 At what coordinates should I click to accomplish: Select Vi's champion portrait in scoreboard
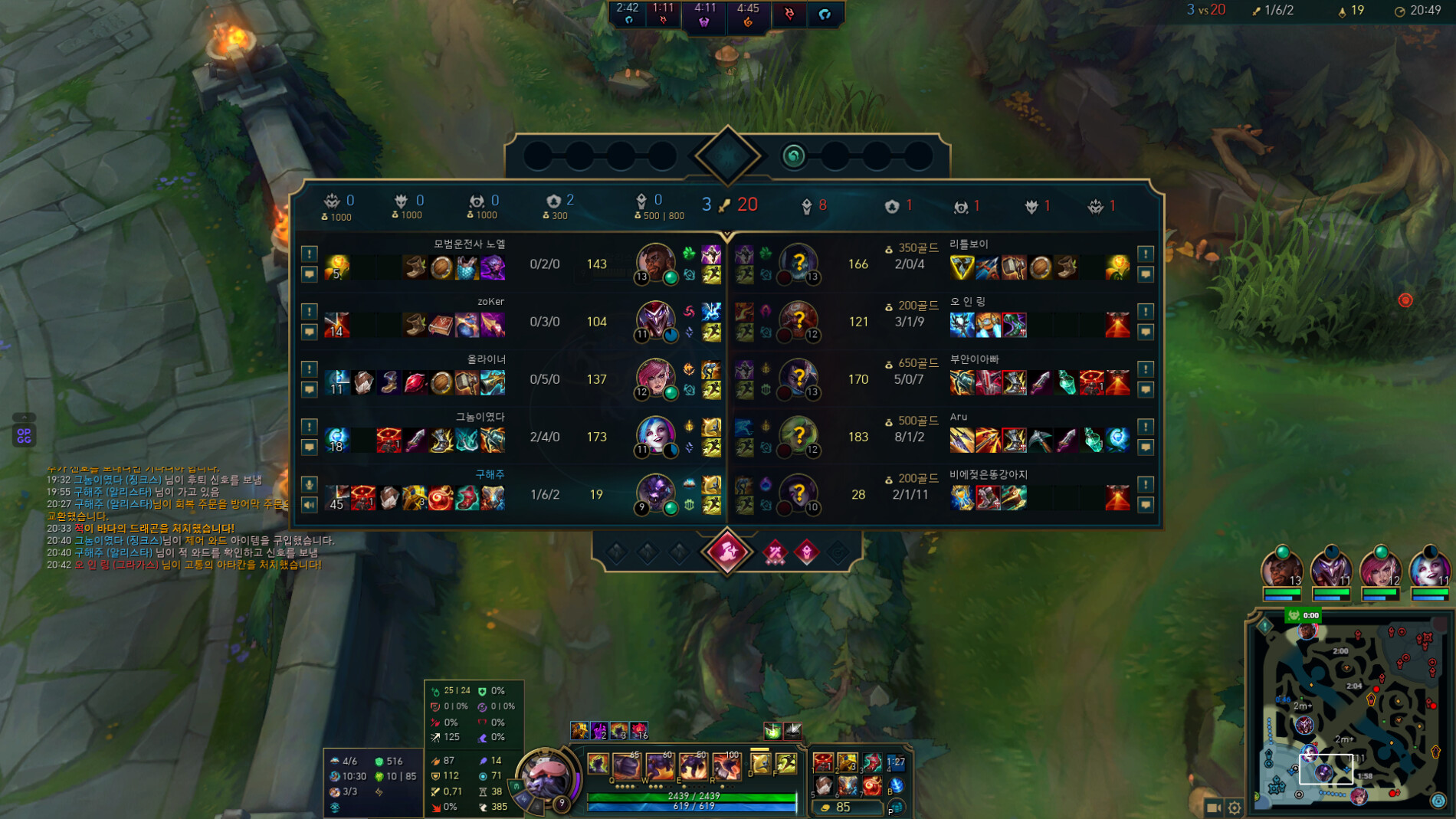tap(655, 378)
